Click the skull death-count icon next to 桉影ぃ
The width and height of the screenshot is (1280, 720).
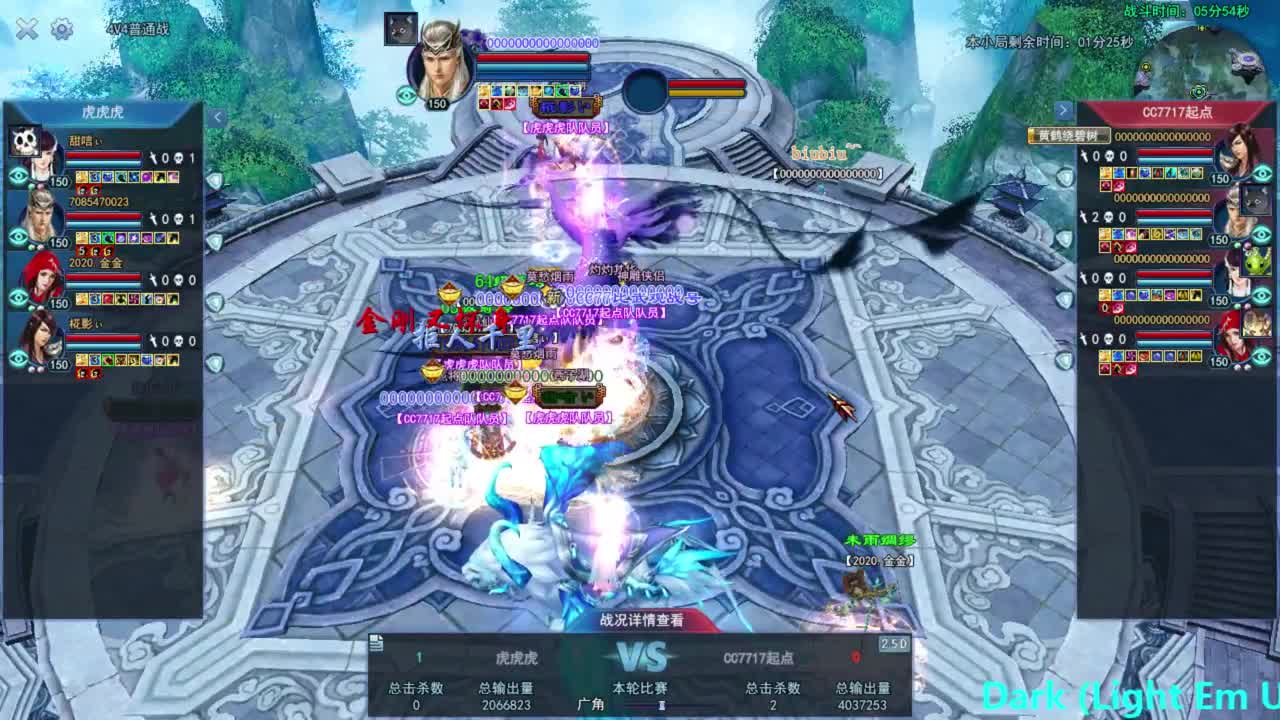pos(179,341)
